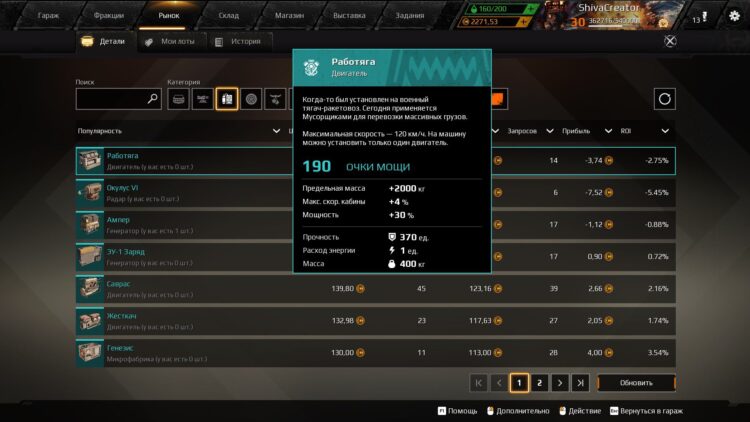The width and height of the screenshot is (750, 422).
Task: Switch to the Фракции tab
Action: tap(108, 16)
